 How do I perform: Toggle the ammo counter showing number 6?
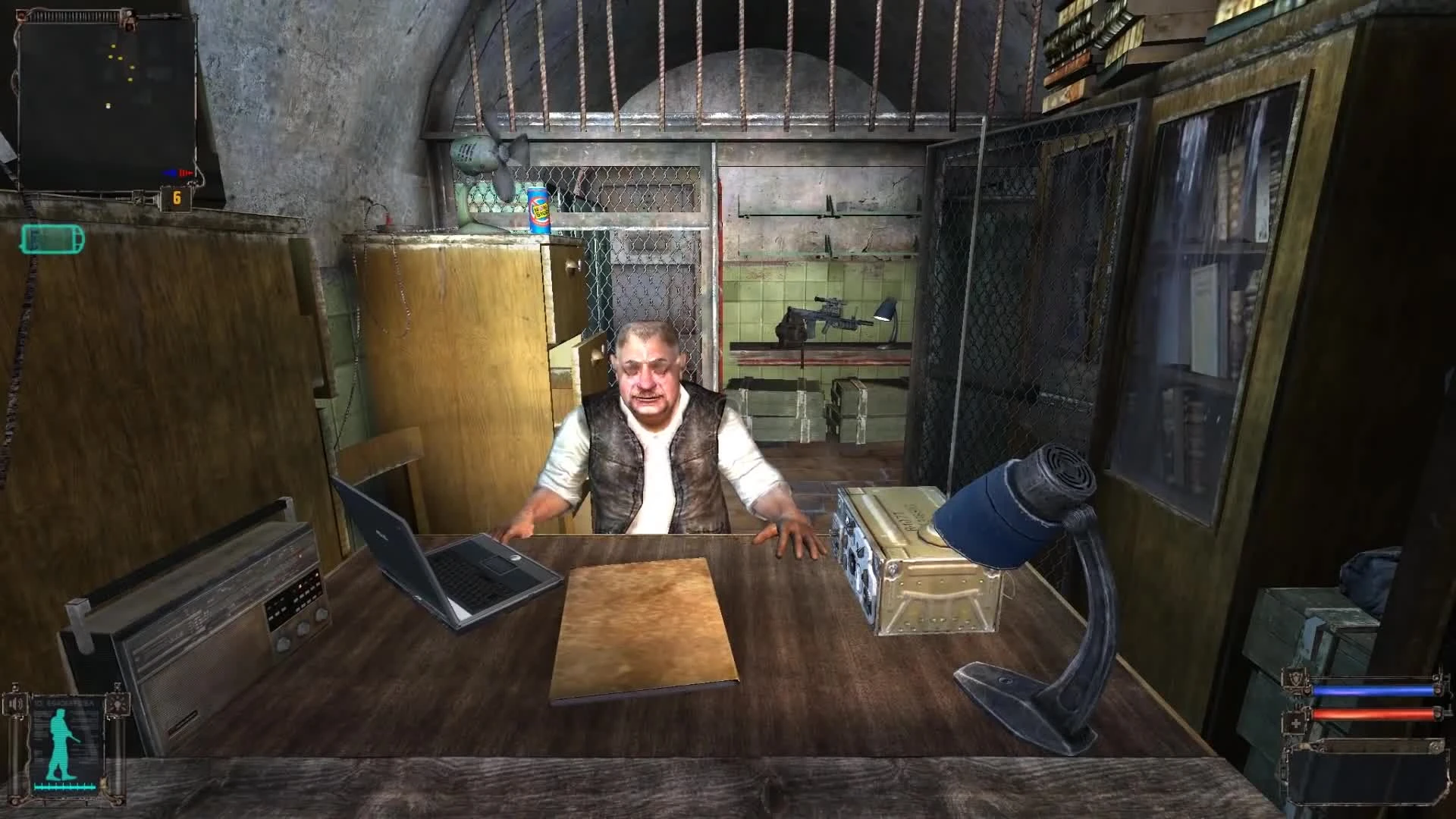(177, 196)
